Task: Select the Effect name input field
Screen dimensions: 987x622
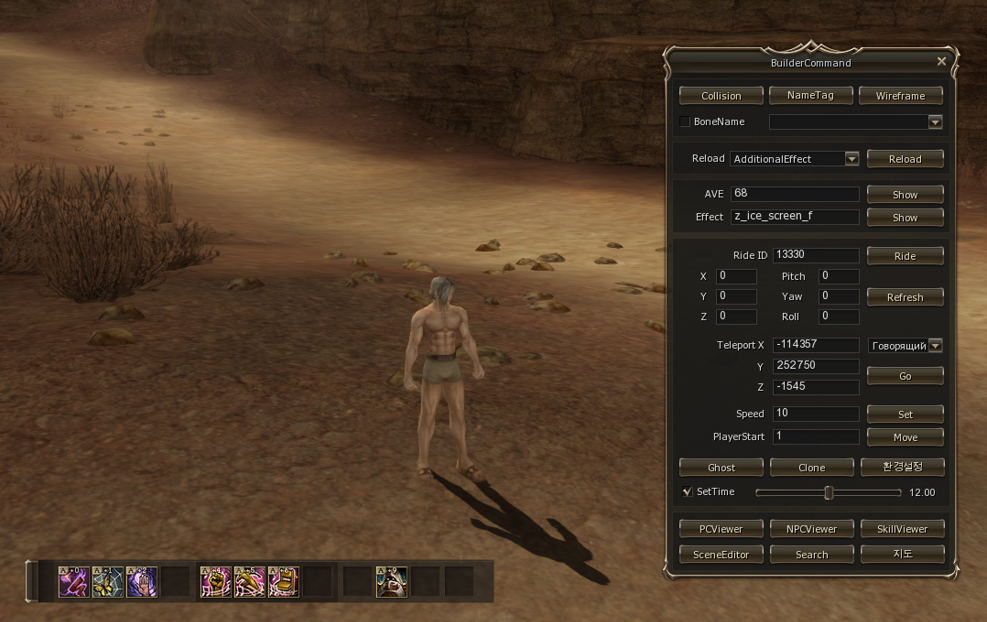Action: tap(795, 217)
